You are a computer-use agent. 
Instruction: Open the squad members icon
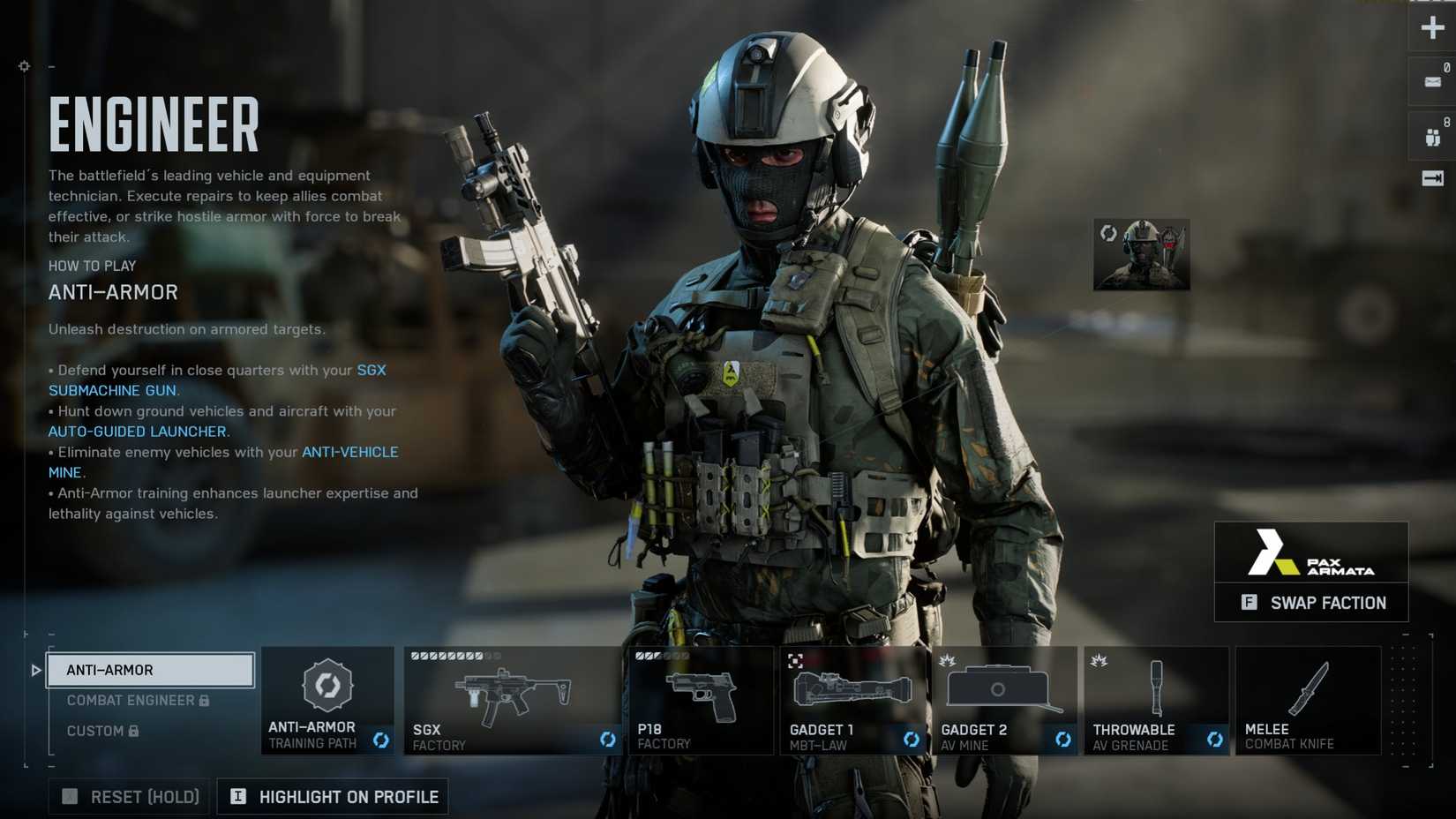[1432, 137]
